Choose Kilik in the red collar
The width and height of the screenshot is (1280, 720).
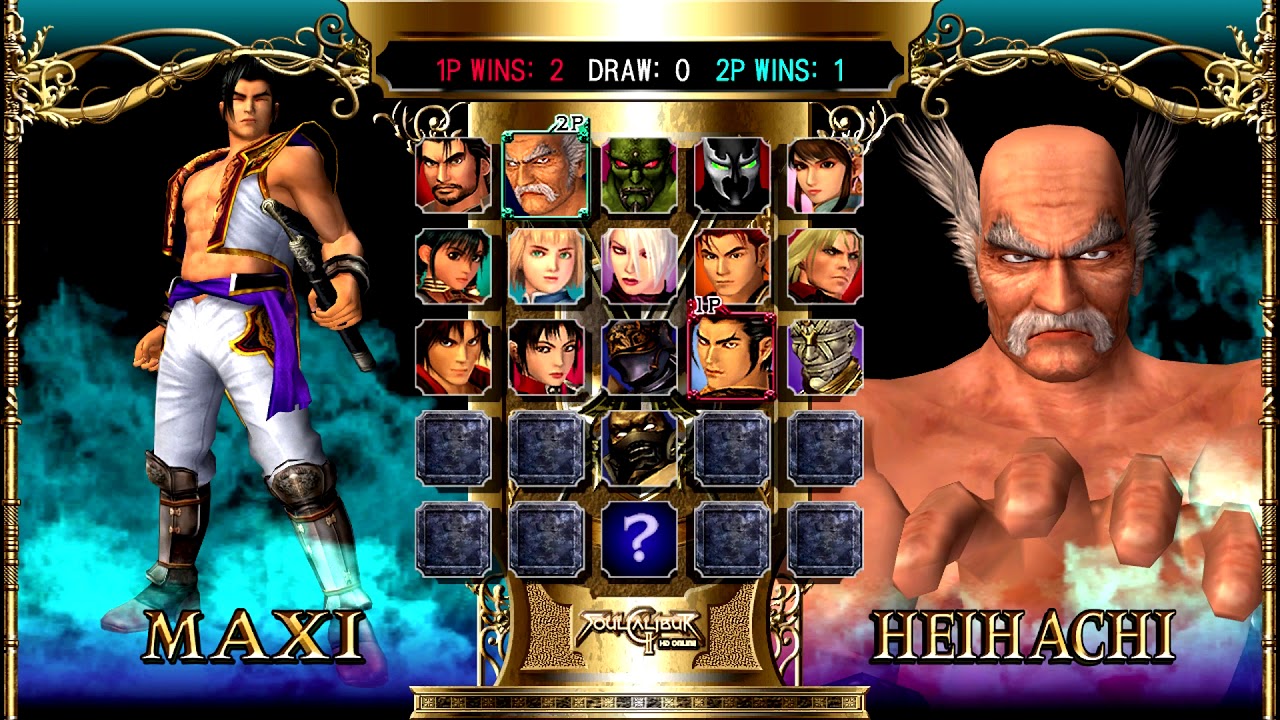(453, 357)
